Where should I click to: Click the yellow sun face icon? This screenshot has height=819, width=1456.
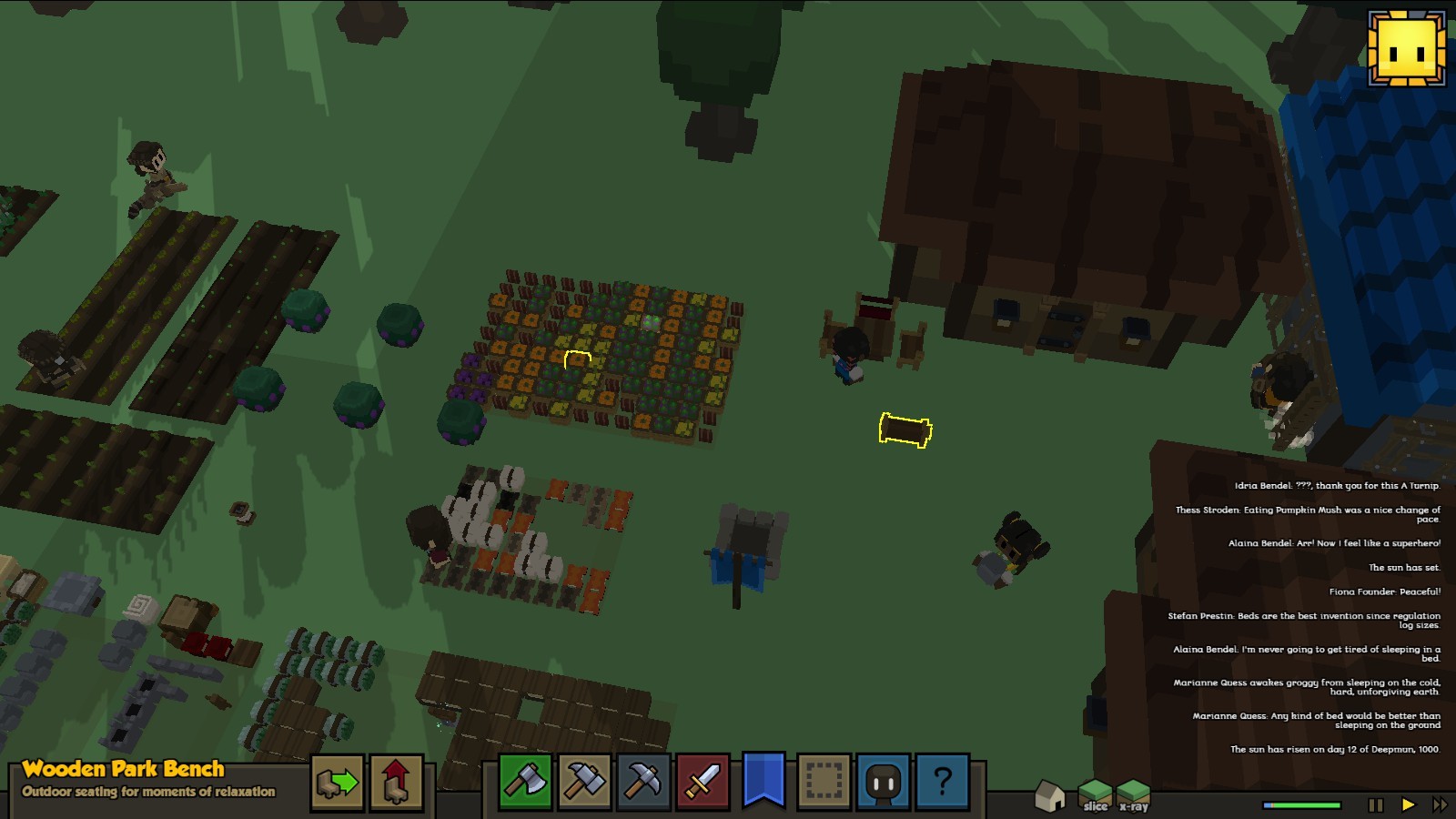[1407, 49]
